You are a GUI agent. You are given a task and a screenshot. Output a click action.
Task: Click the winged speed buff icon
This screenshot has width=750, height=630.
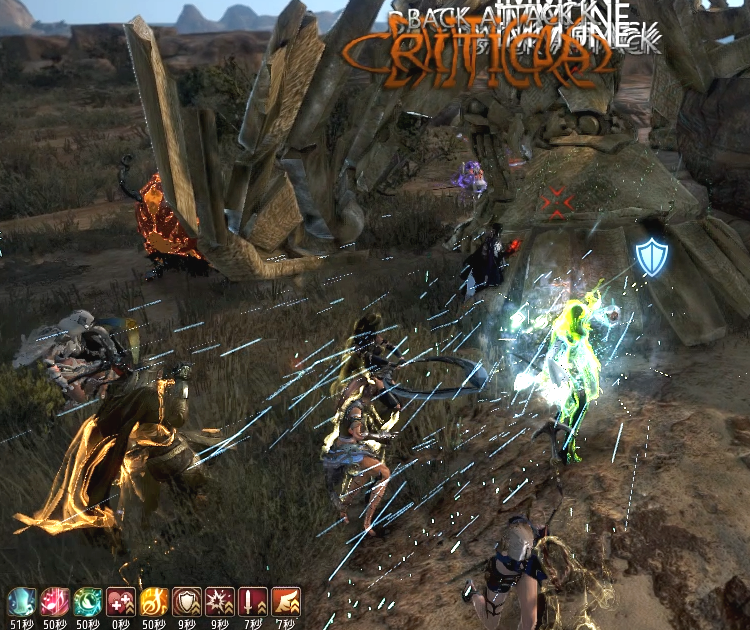[285, 600]
